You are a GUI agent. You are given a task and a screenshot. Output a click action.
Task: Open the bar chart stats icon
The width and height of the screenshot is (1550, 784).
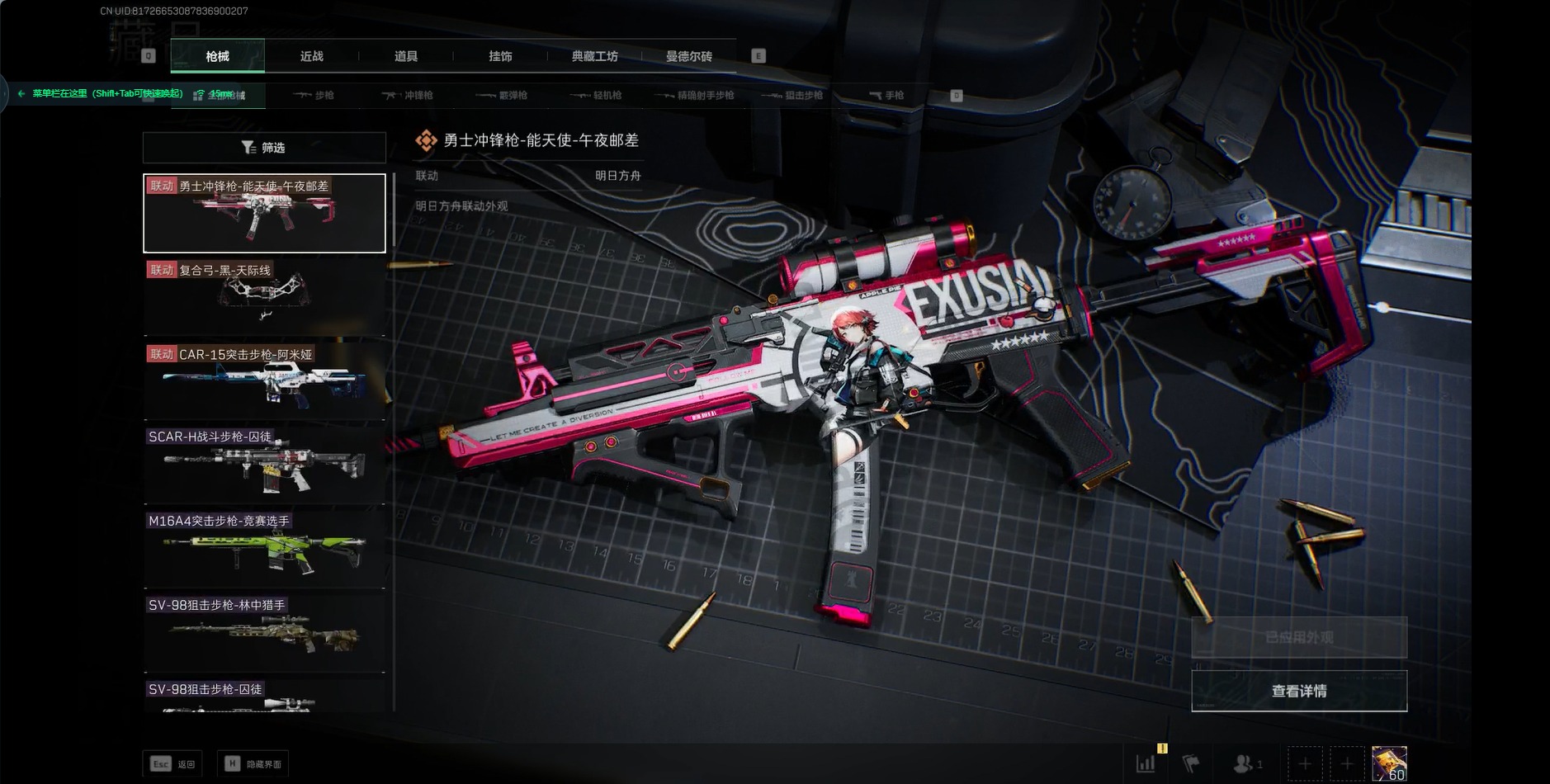[1146, 764]
